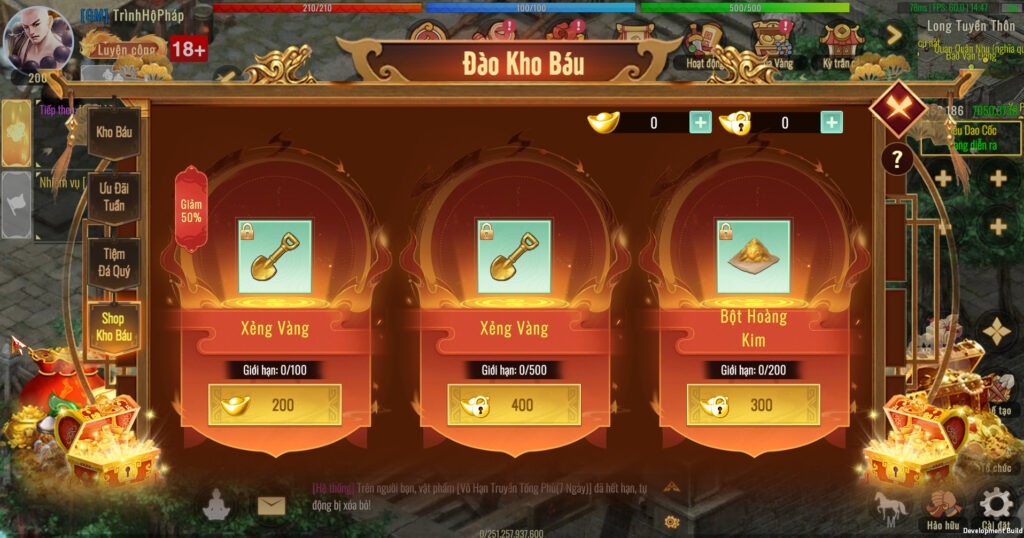The width and height of the screenshot is (1024, 538).
Task: Select the Bột Hoàng Kim item icon
Action: tap(753, 257)
